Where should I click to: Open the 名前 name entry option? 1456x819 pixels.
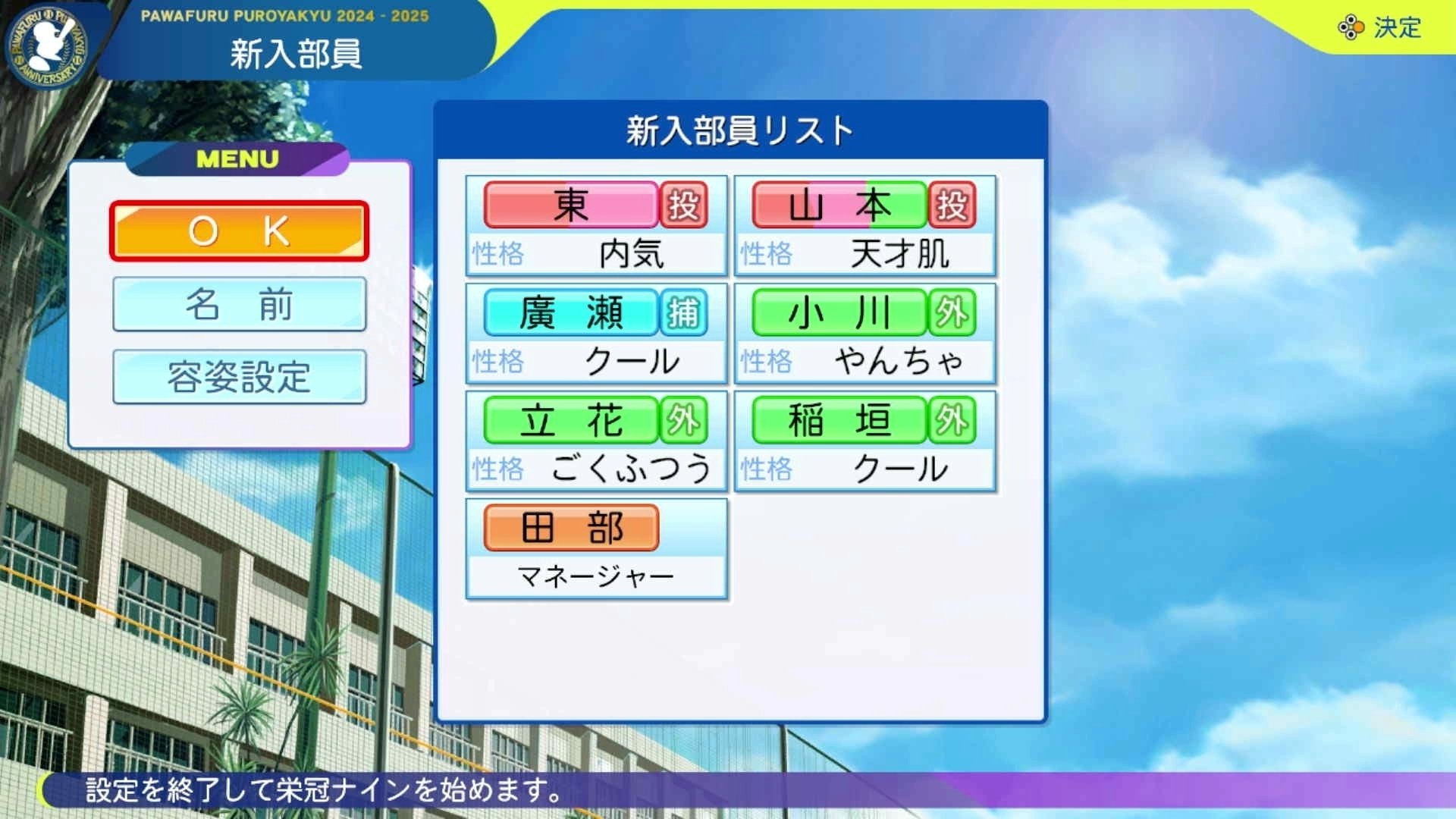tap(239, 303)
